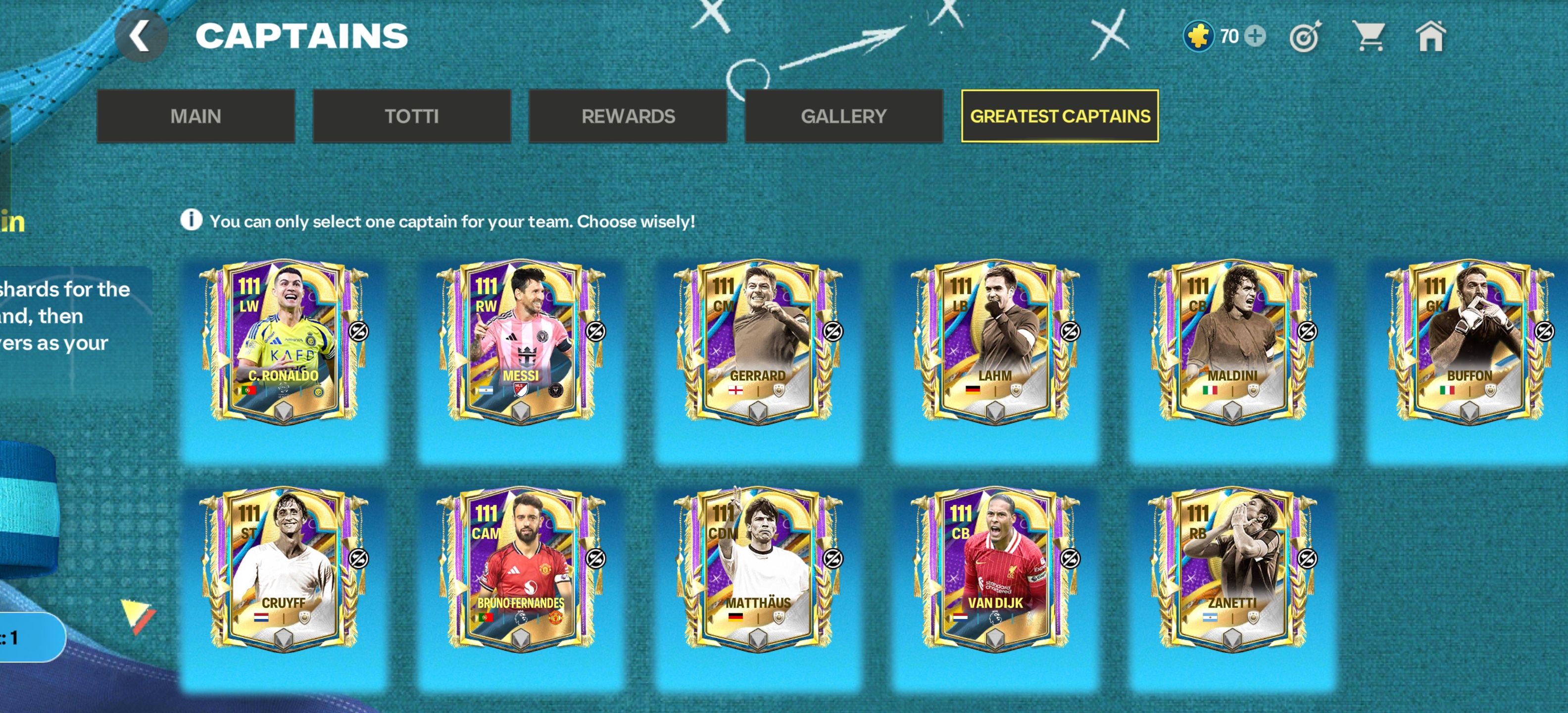This screenshot has width=1568, height=713.
Task: Choose the C. Ronaldo captain card
Action: (284, 341)
